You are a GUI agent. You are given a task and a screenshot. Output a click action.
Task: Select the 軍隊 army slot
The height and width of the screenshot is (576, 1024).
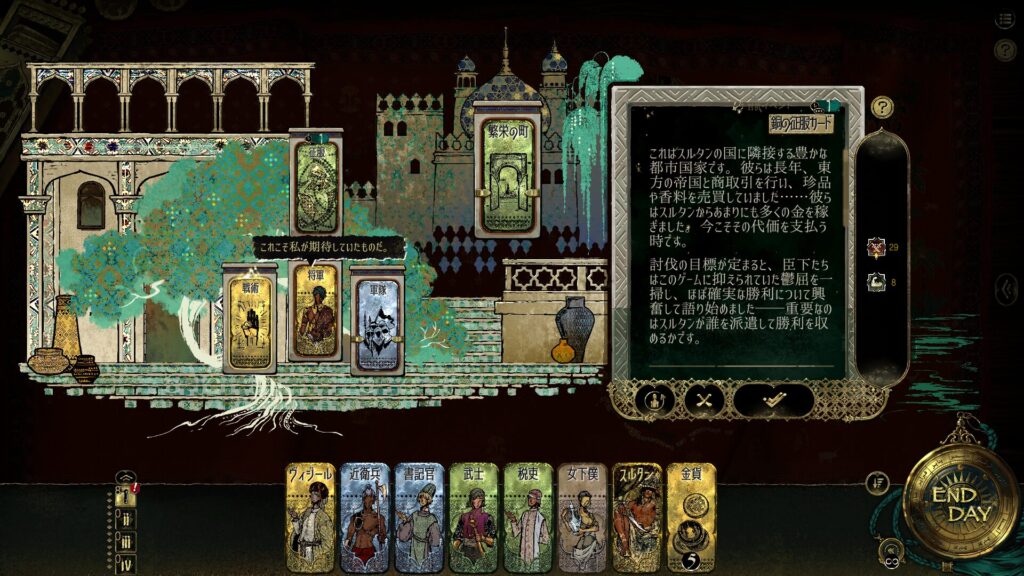click(378, 320)
